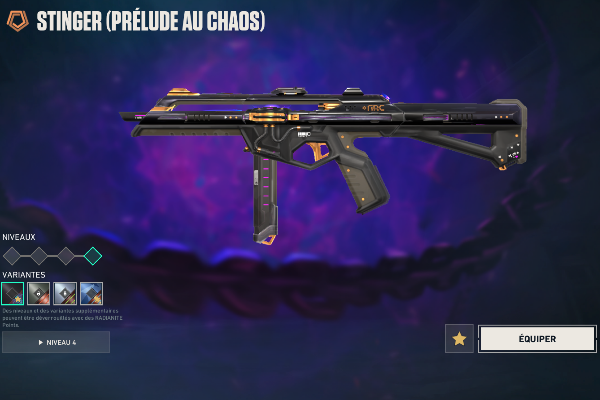Screen dimensions: 600x400
Task: Select the highlighted fourth level diamond
Action: point(92,256)
